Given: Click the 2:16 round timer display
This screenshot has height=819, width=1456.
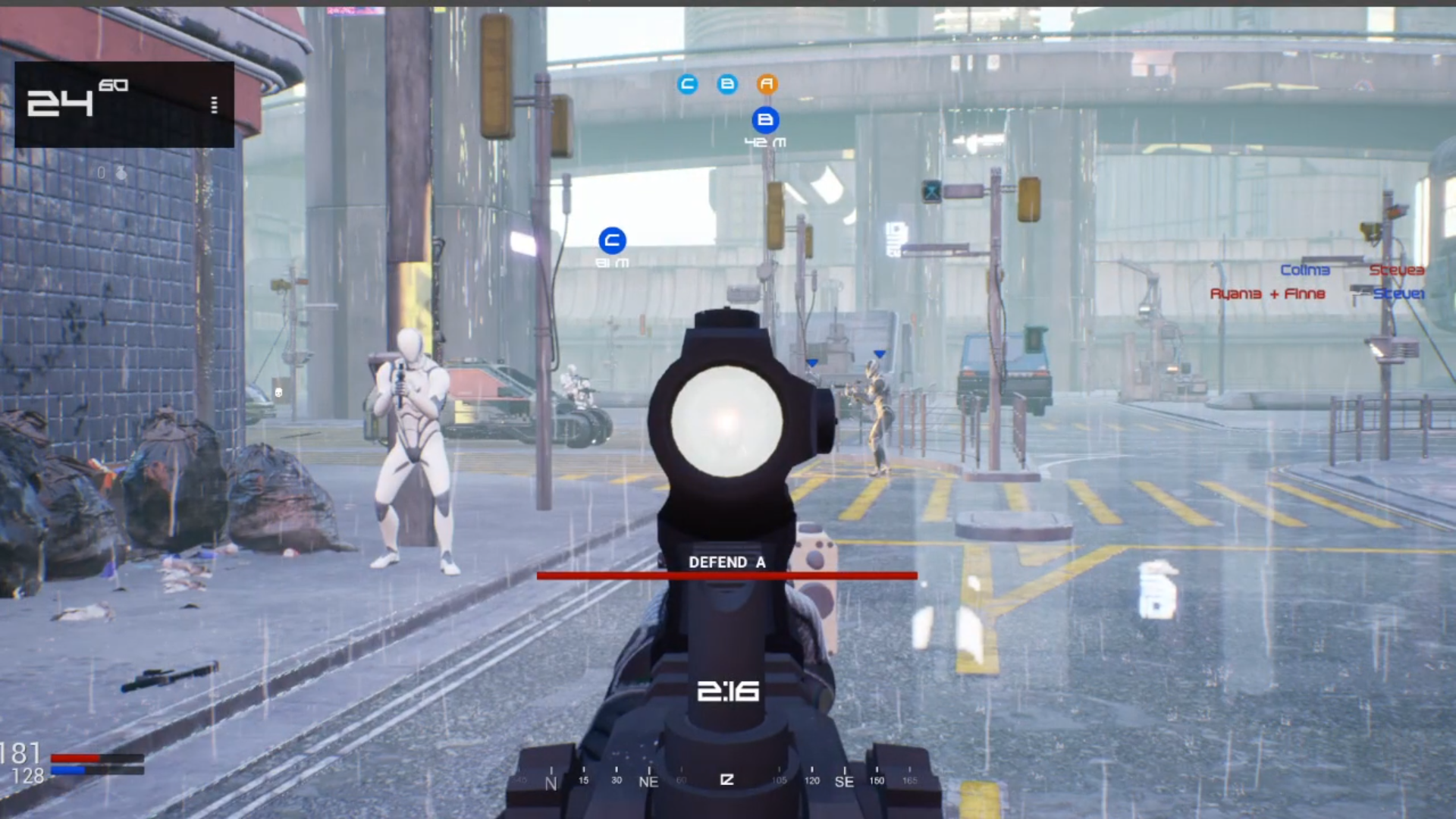Looking at the screenshot, I should (726, 691).
